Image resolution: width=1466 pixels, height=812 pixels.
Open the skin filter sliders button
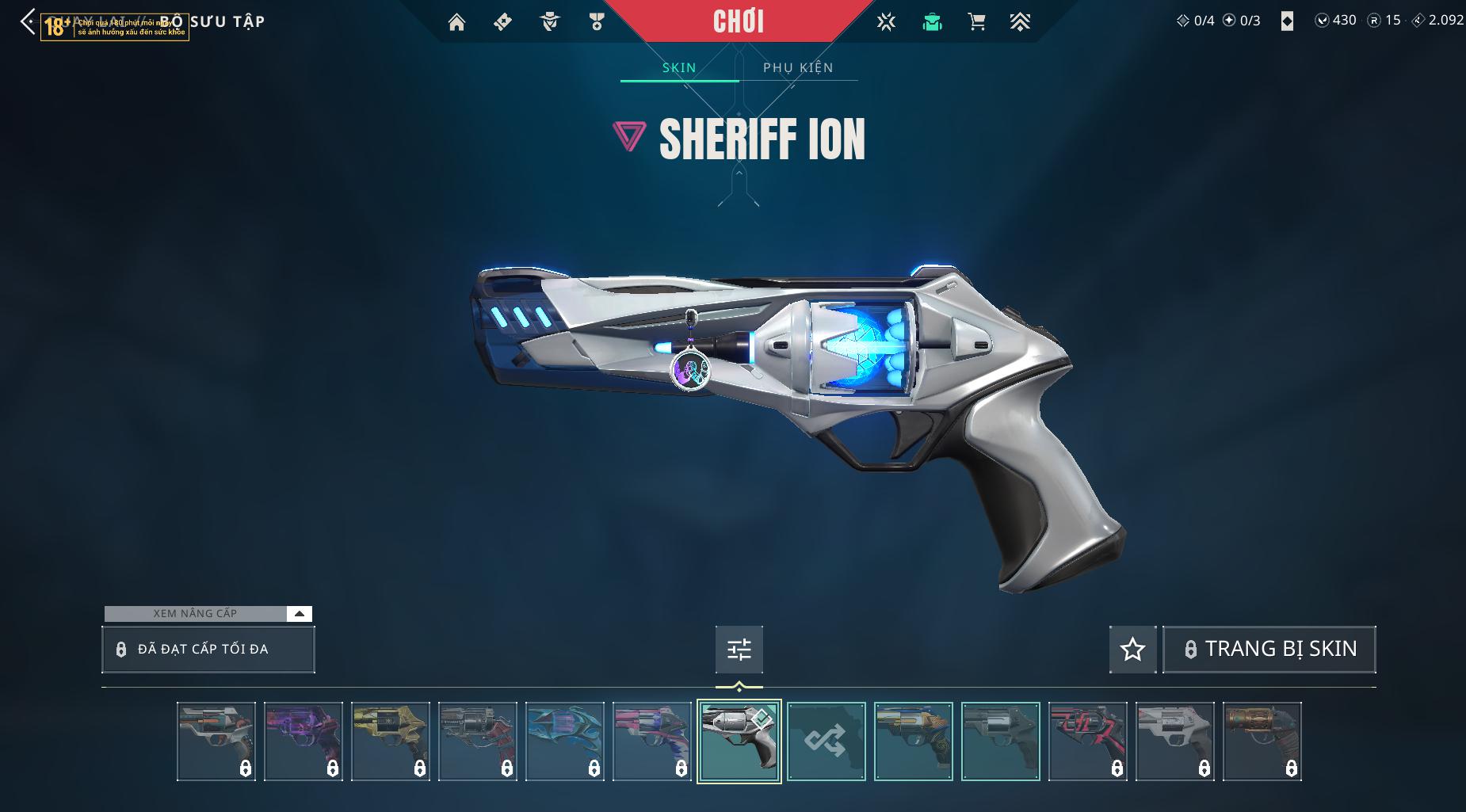739,650
